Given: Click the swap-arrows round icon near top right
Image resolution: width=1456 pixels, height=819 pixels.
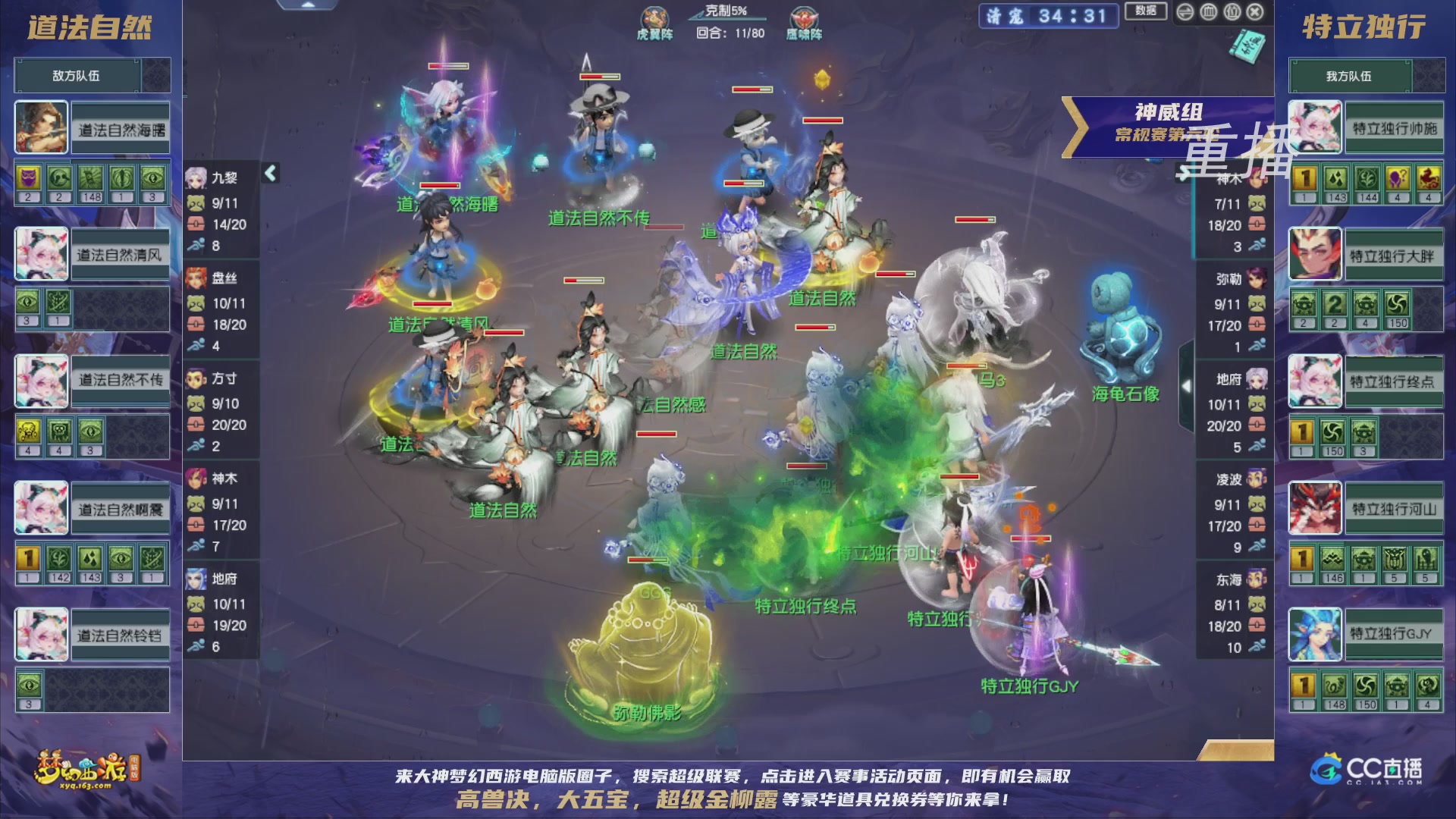Looking at the screenshot, I should (x=1185, y=12).
